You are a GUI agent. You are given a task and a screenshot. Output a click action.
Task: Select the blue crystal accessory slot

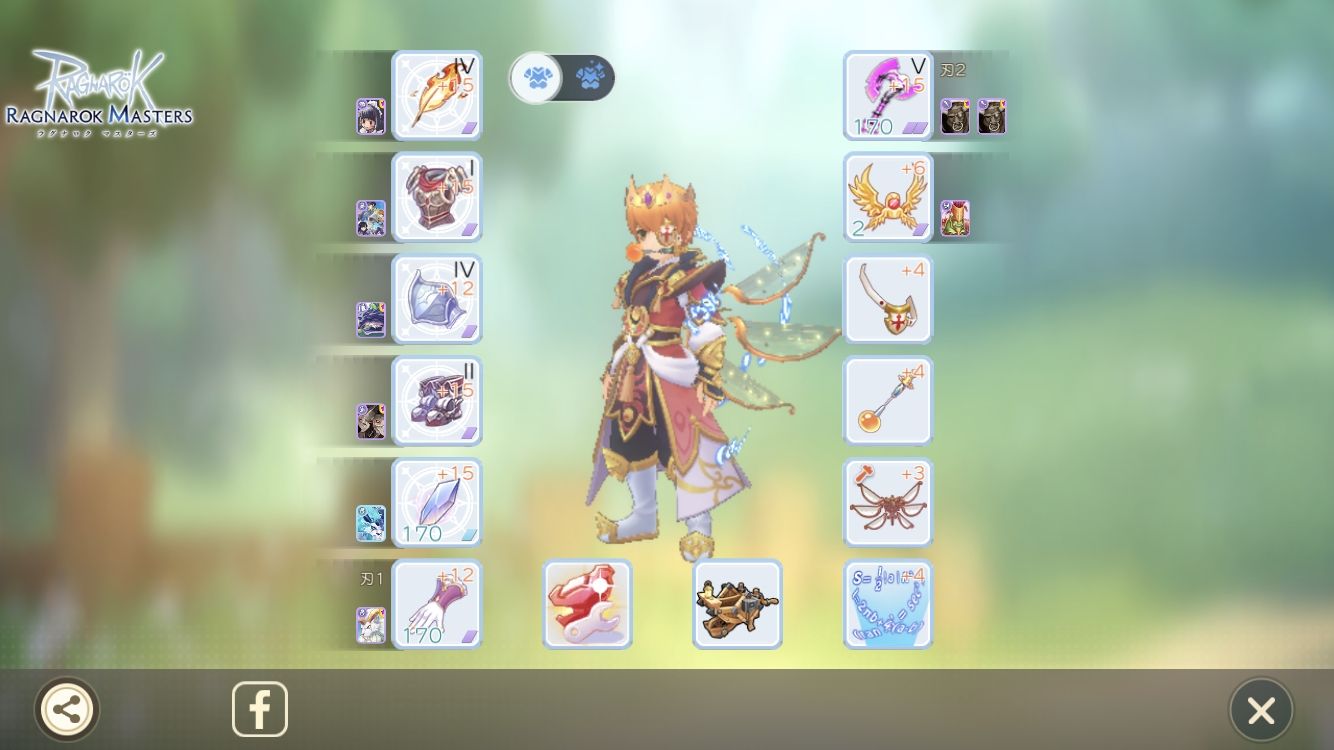click(437, 503)
